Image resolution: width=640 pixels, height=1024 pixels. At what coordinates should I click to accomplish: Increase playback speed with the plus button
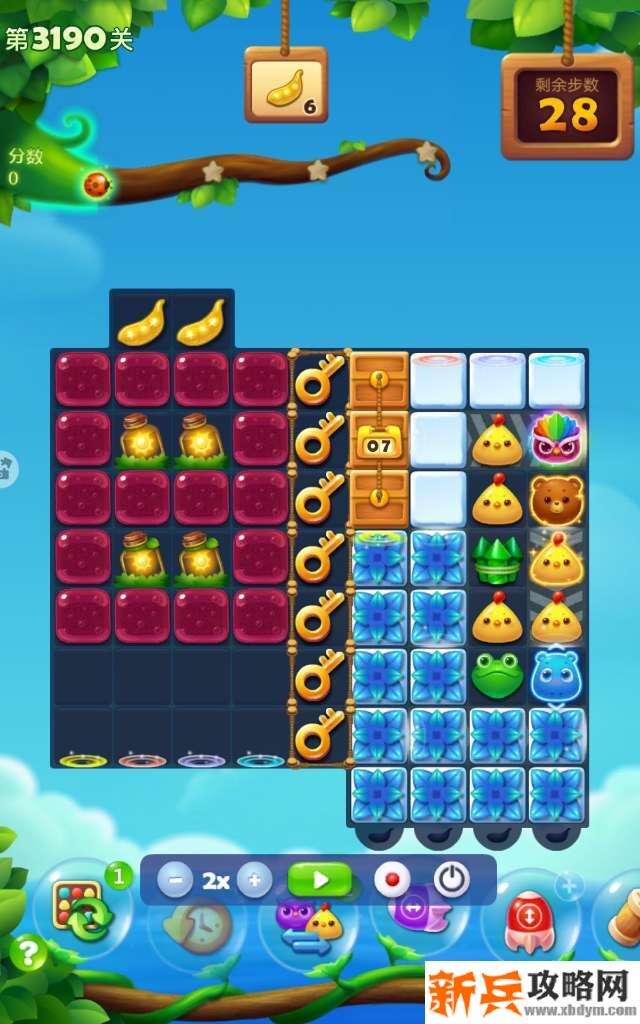pyautogui.click(x=254, y=881)
